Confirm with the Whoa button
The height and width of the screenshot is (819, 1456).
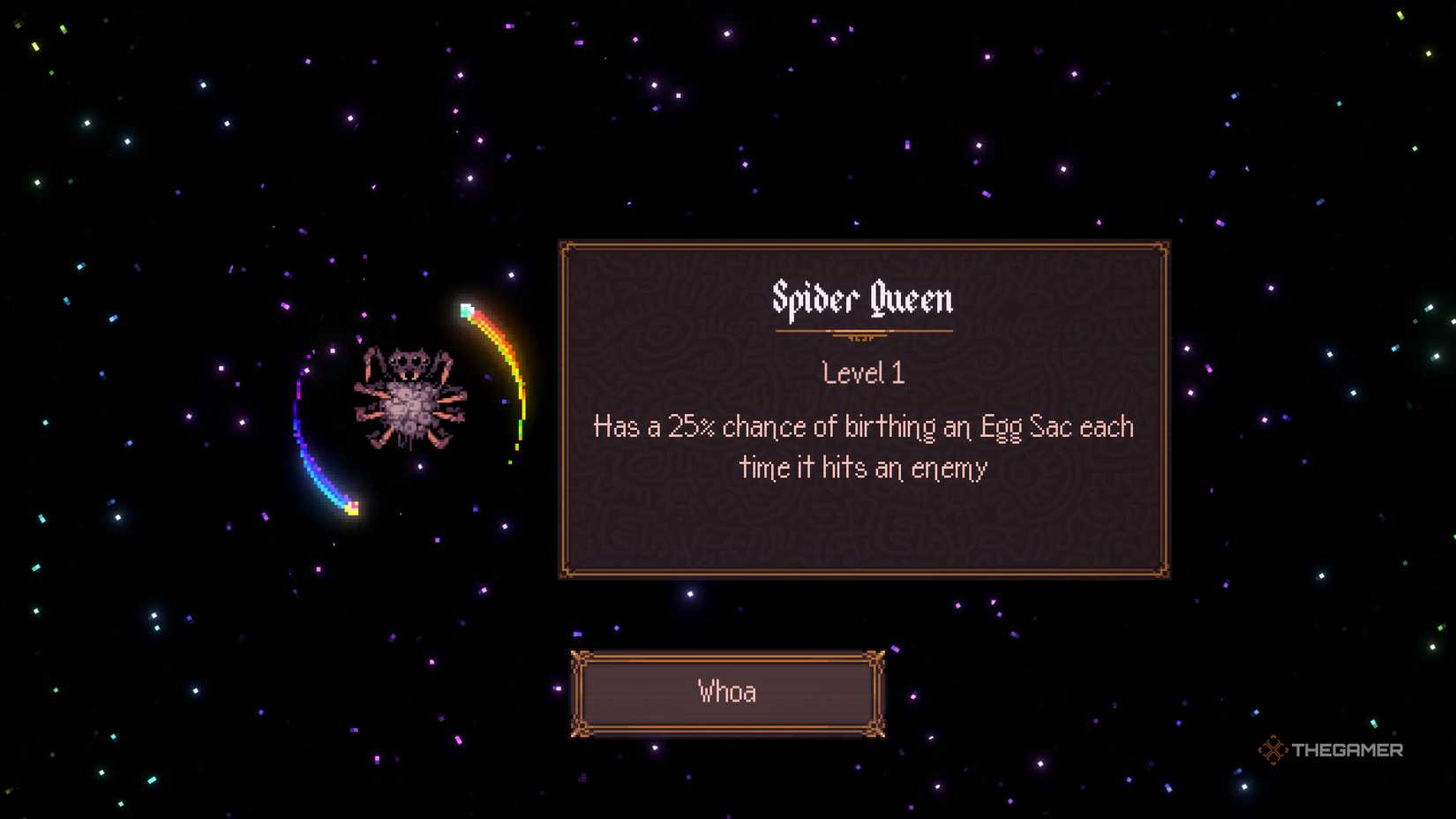coord(727,693)
